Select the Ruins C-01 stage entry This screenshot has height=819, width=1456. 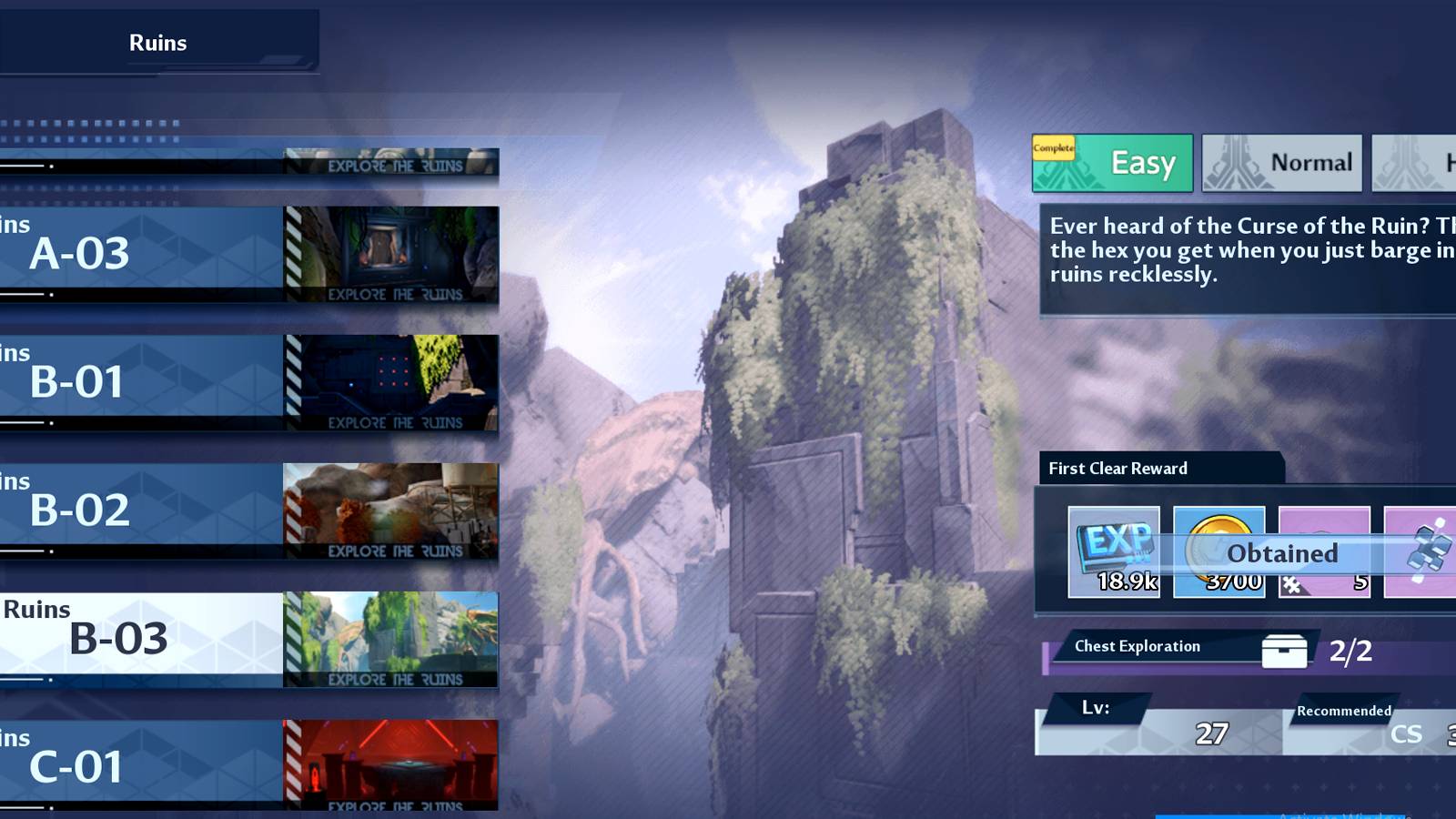(109, 764)
